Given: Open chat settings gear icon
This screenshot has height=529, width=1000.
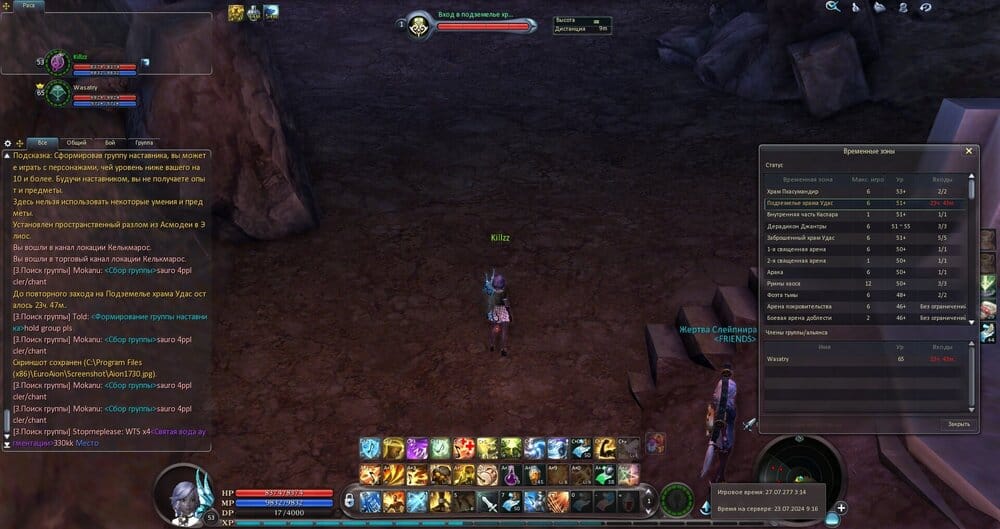Looking at the screenshot, I should click(8, 143).
